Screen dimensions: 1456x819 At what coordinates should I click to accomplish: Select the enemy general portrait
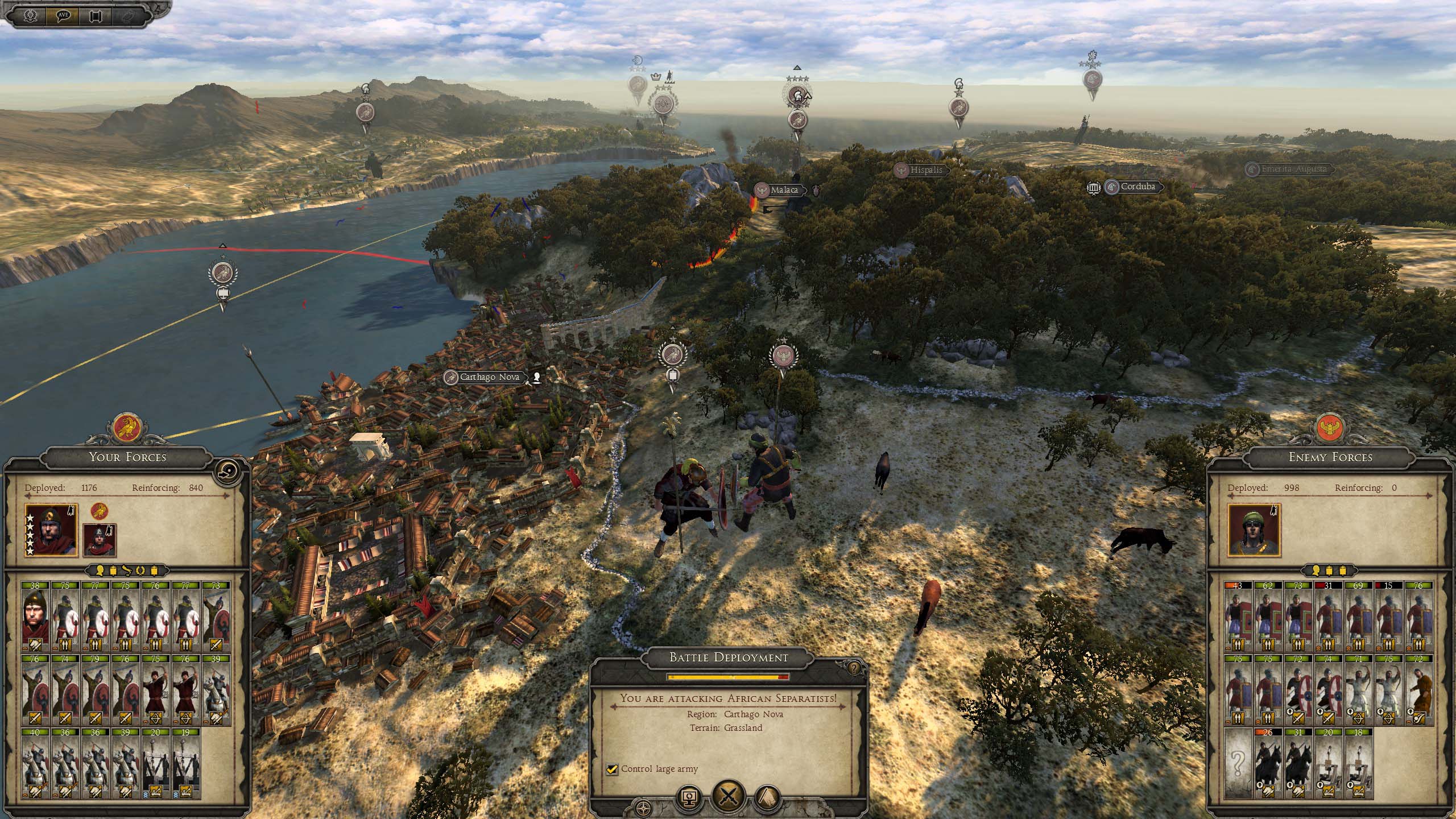tap(1254, 531)
